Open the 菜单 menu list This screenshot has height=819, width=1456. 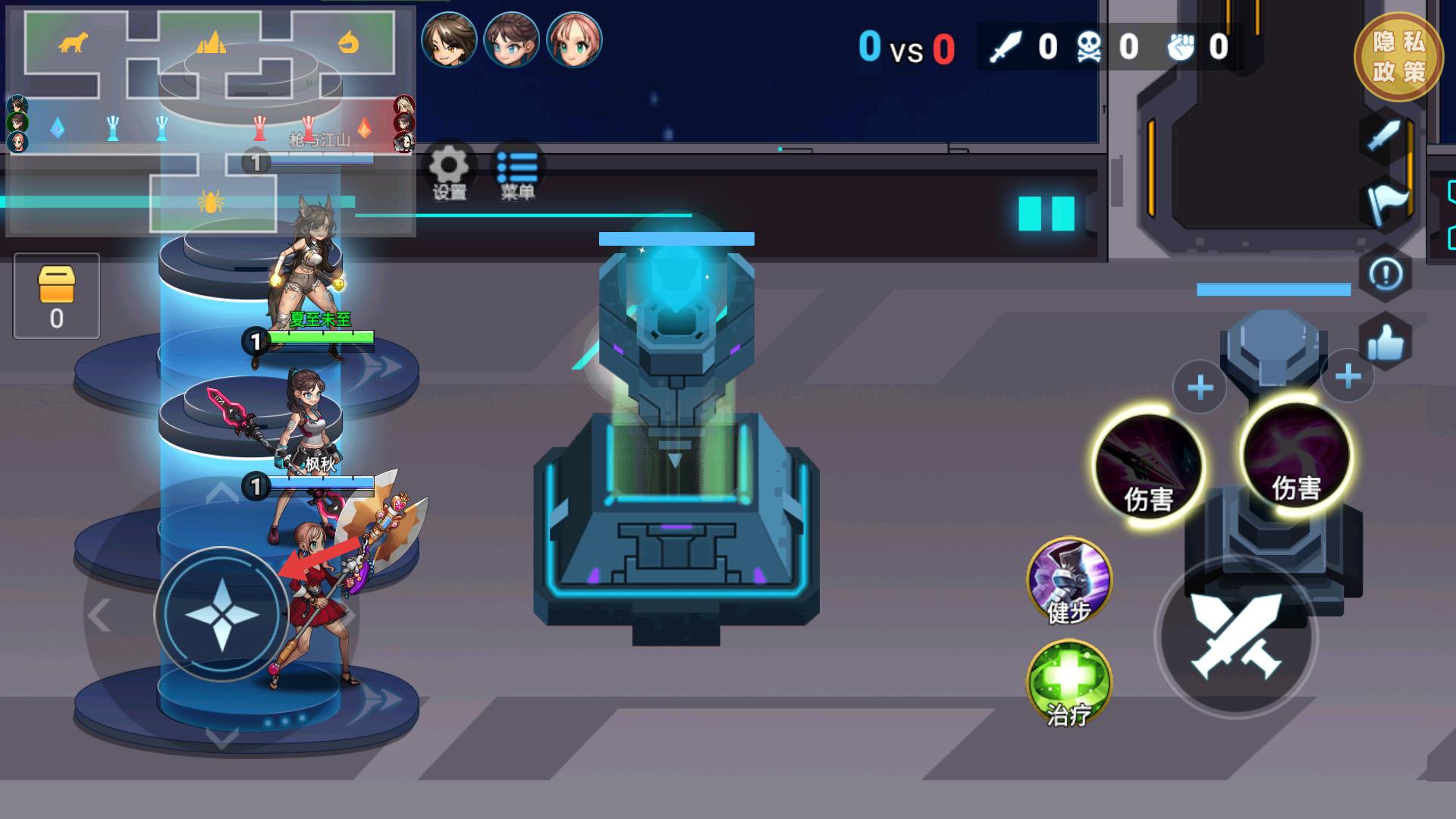coord(517,171)
